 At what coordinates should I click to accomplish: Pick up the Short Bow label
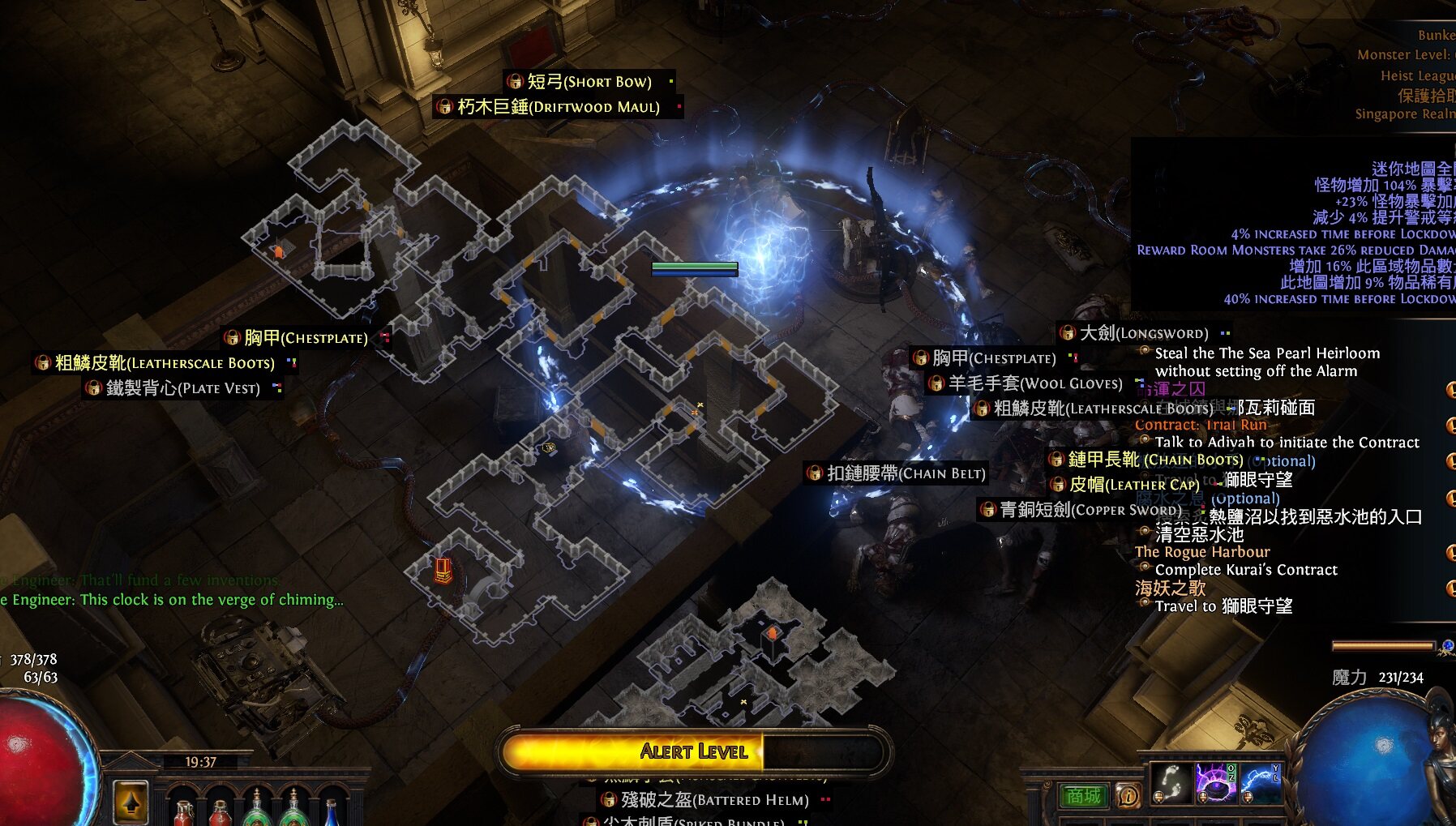(589, 81)
